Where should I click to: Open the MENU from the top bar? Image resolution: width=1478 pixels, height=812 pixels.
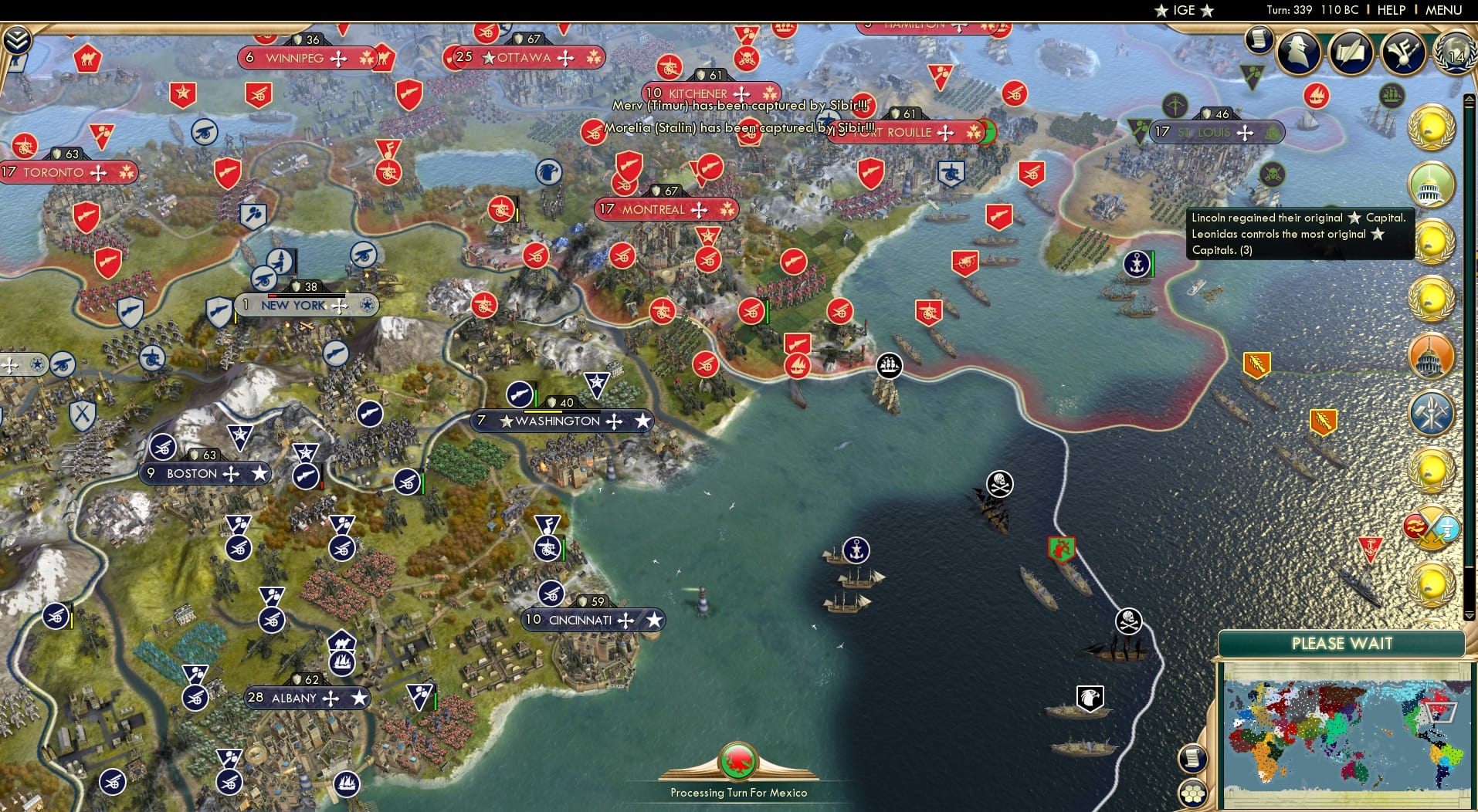tap(1442, 10)
